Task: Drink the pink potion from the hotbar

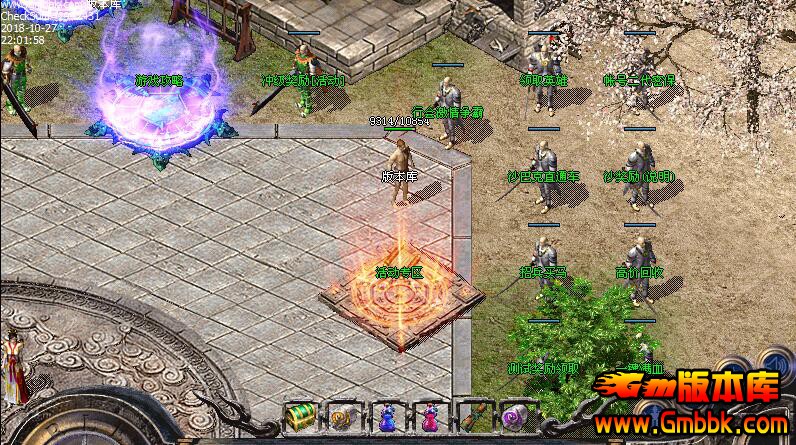Action: click(429, 416)
